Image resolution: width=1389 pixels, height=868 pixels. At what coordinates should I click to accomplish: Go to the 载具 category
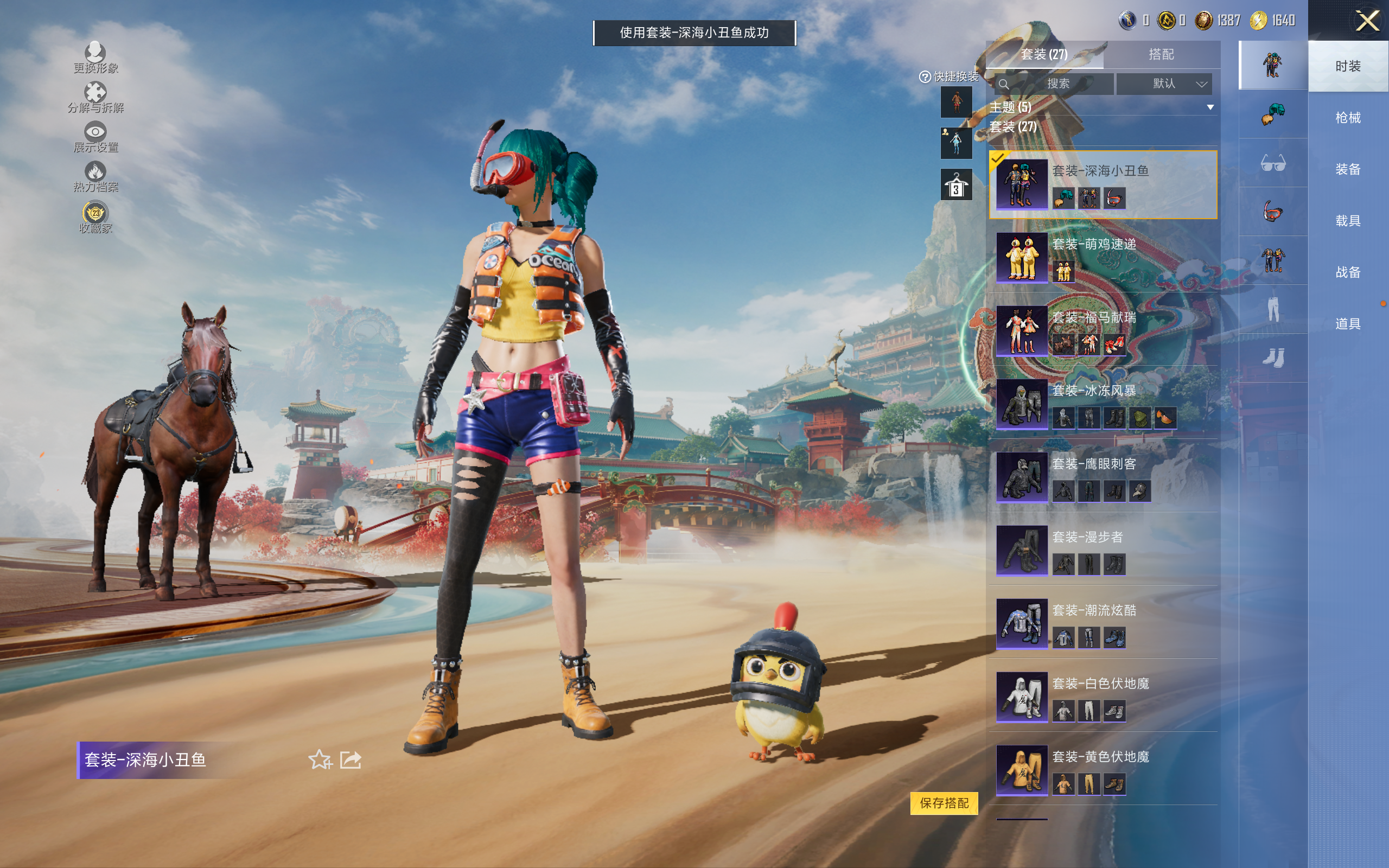pyautogui.click(x=1348, y=221)
